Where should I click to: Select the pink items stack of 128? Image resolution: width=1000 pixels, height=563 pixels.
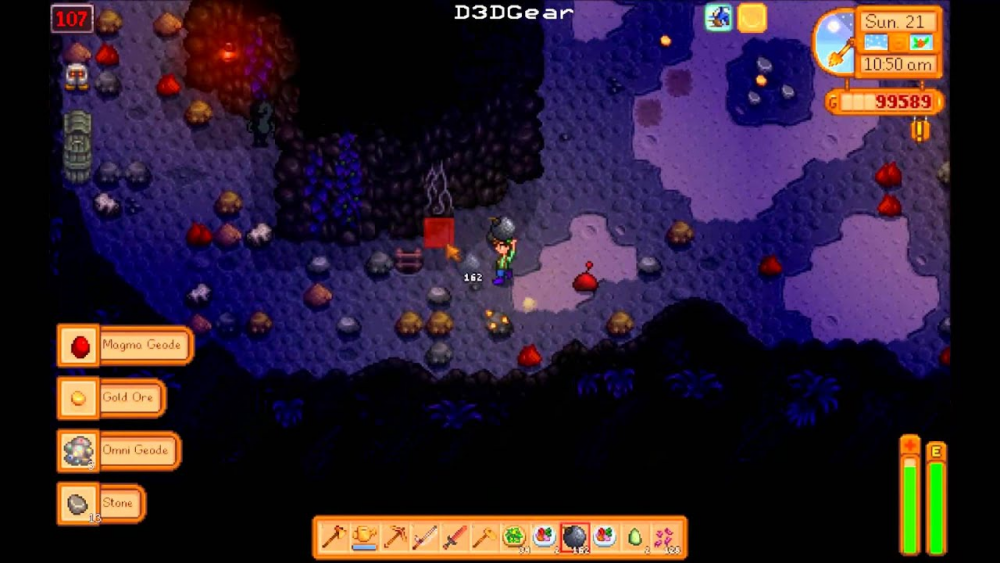665,538
